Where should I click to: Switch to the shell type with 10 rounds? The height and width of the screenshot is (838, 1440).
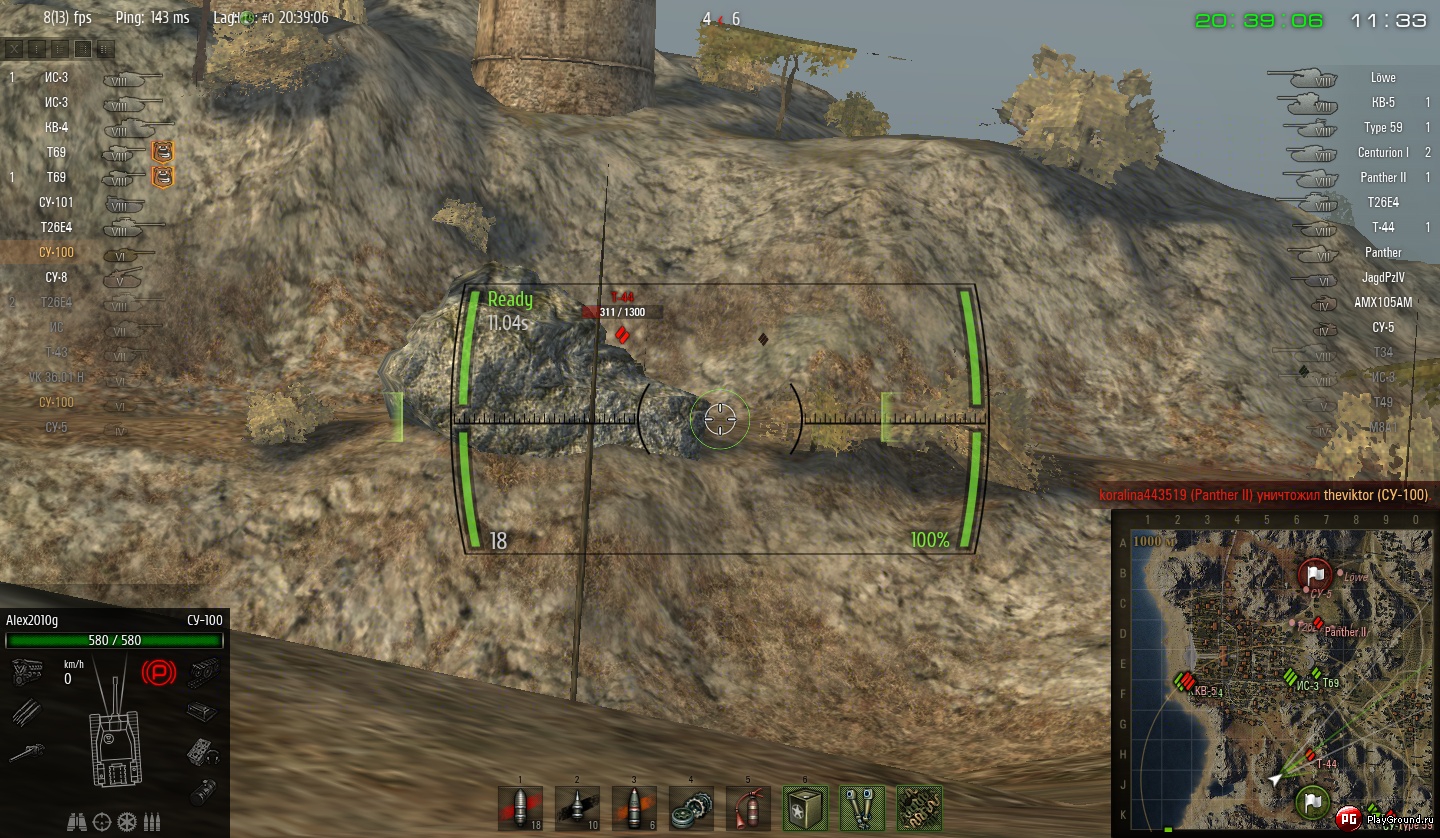click(x=577, y=808)
